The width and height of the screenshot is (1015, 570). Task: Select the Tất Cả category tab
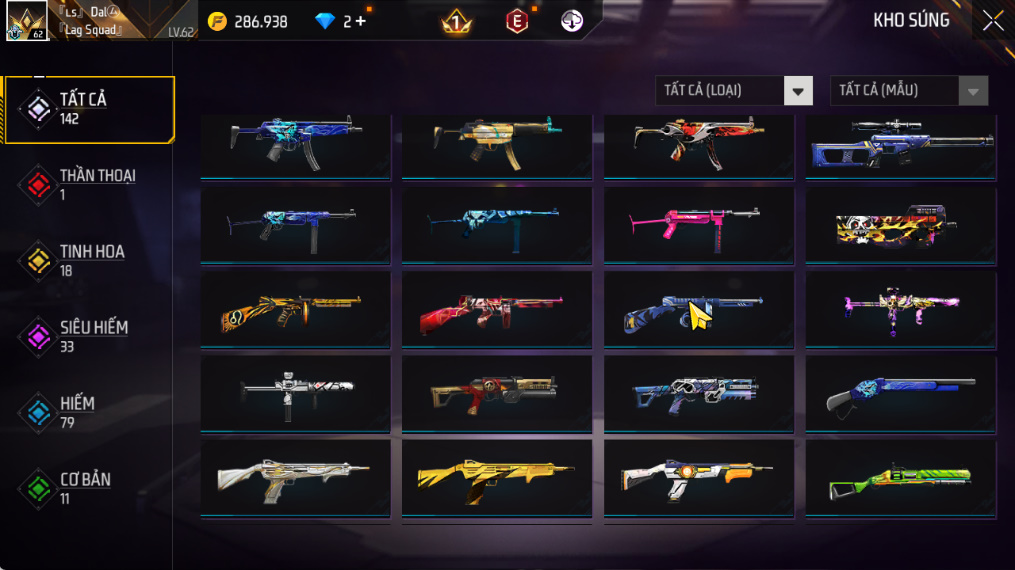point(88,108)
